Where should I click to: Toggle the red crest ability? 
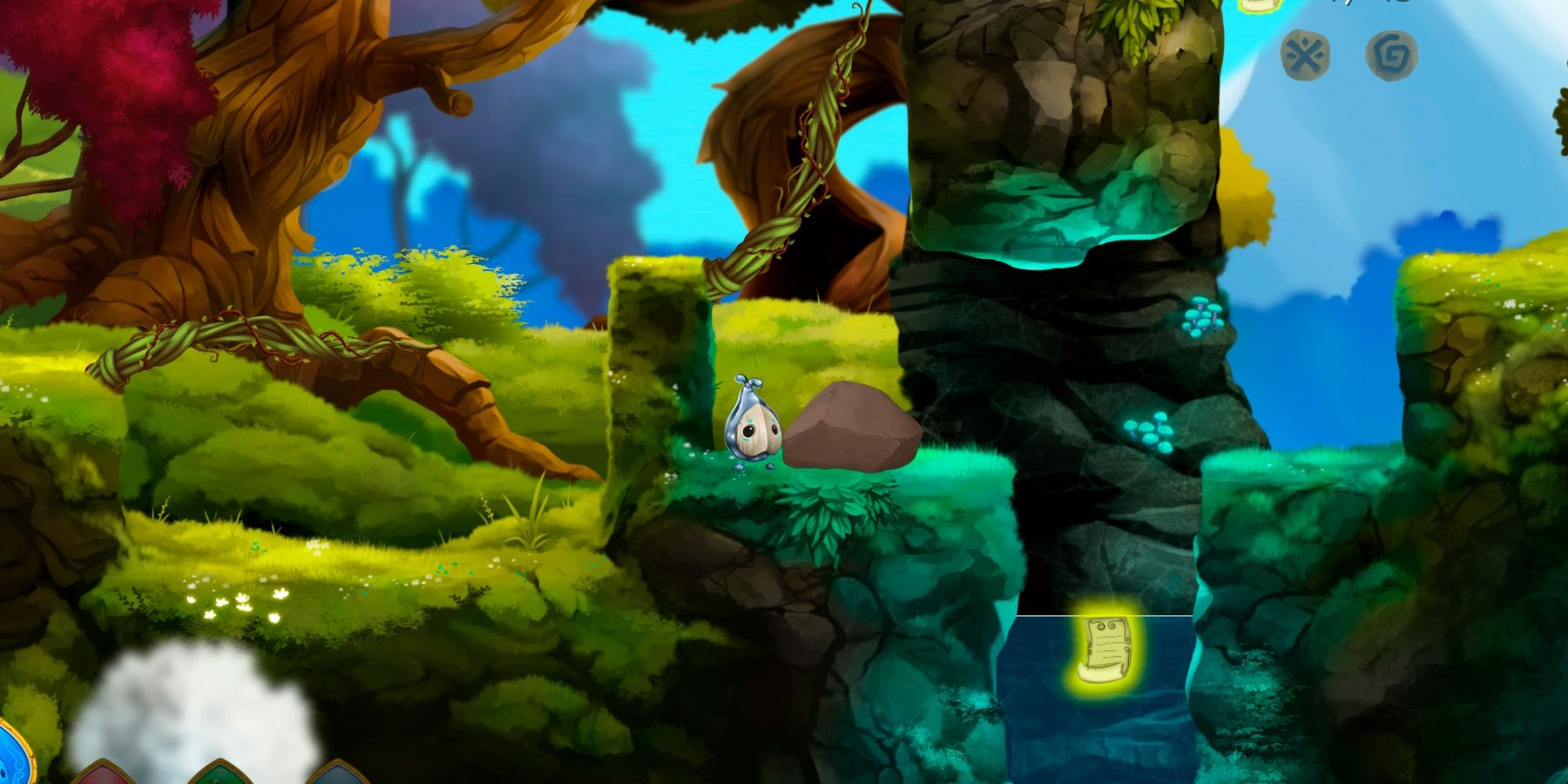[103, 778]
